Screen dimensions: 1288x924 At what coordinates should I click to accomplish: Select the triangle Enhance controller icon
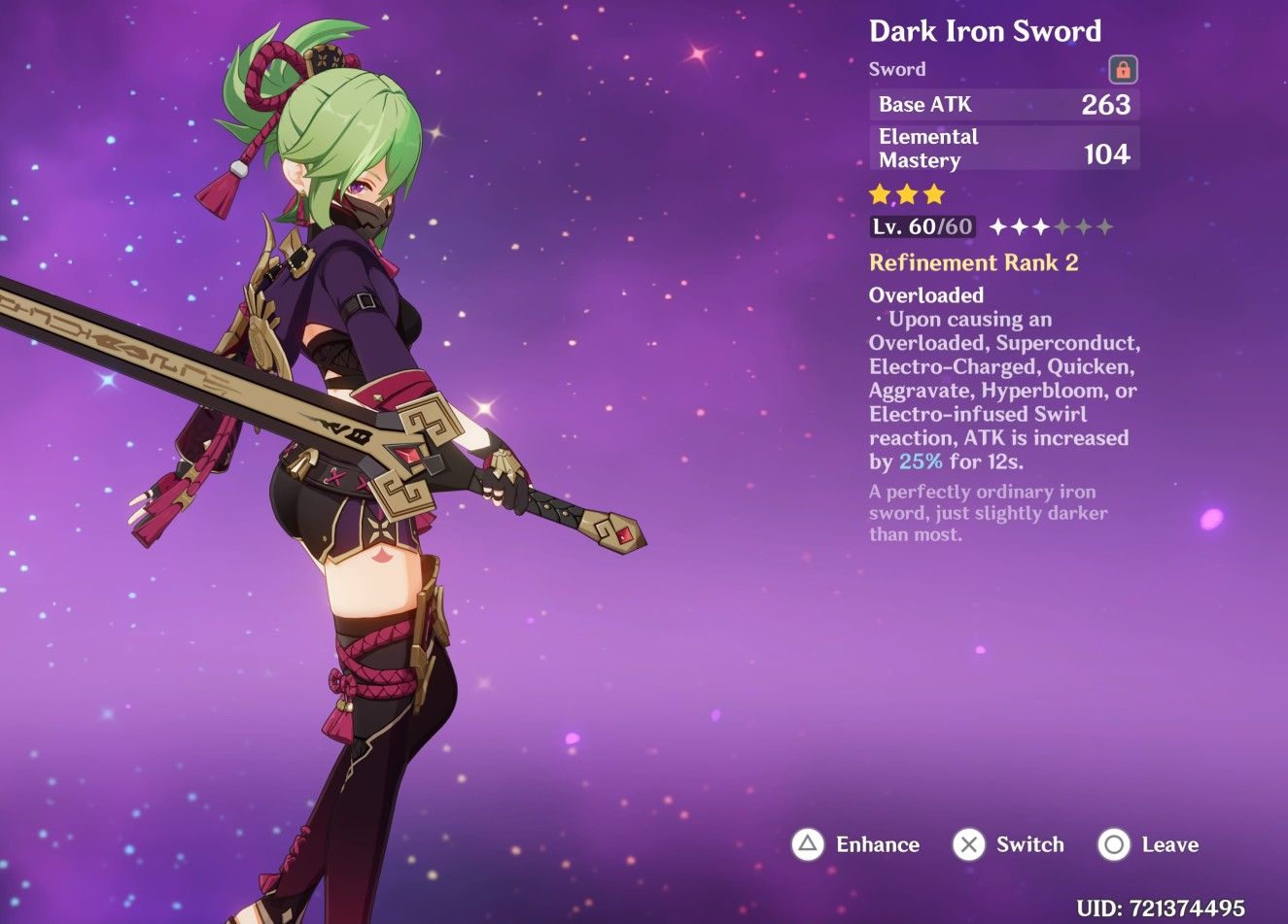tap(807, 844)
